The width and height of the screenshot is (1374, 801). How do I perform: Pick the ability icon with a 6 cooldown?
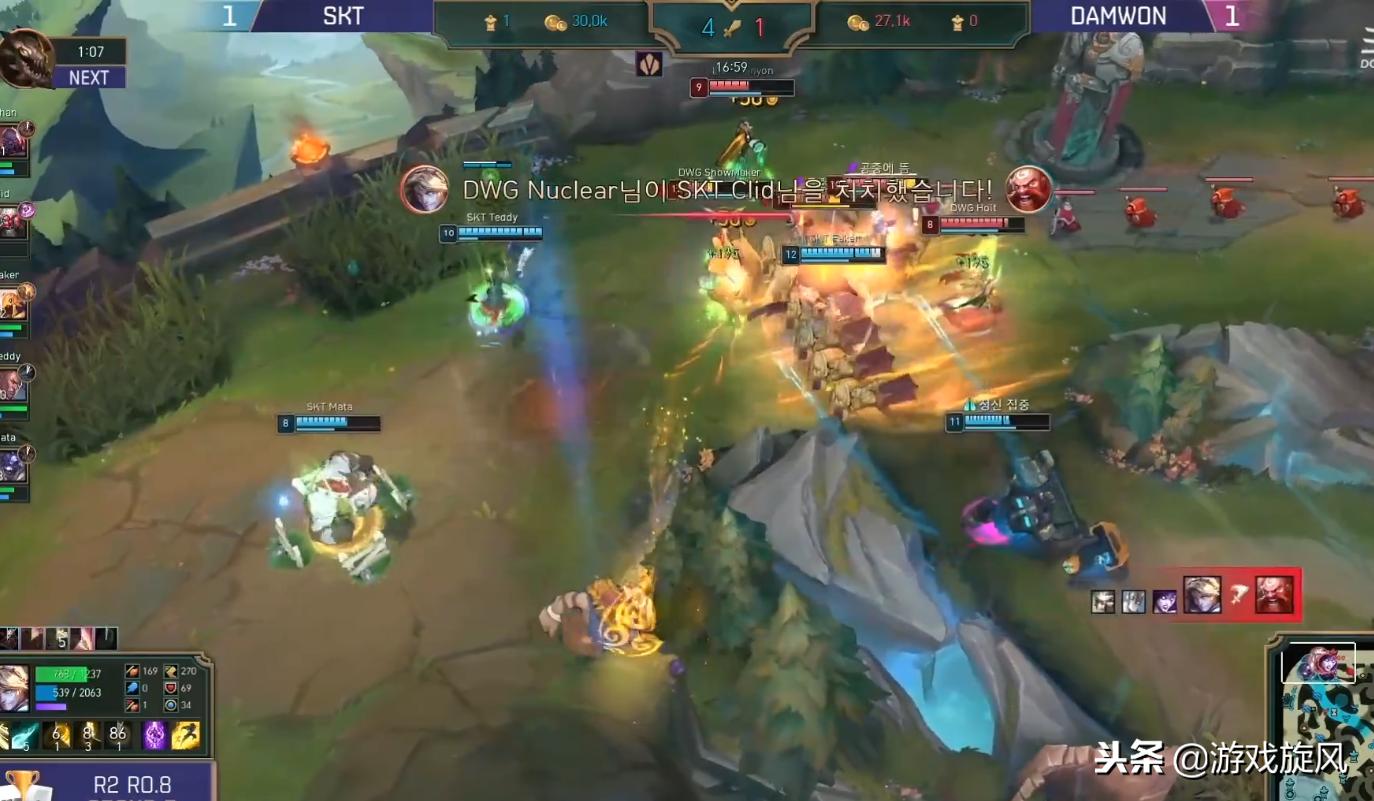pos(58,736)
